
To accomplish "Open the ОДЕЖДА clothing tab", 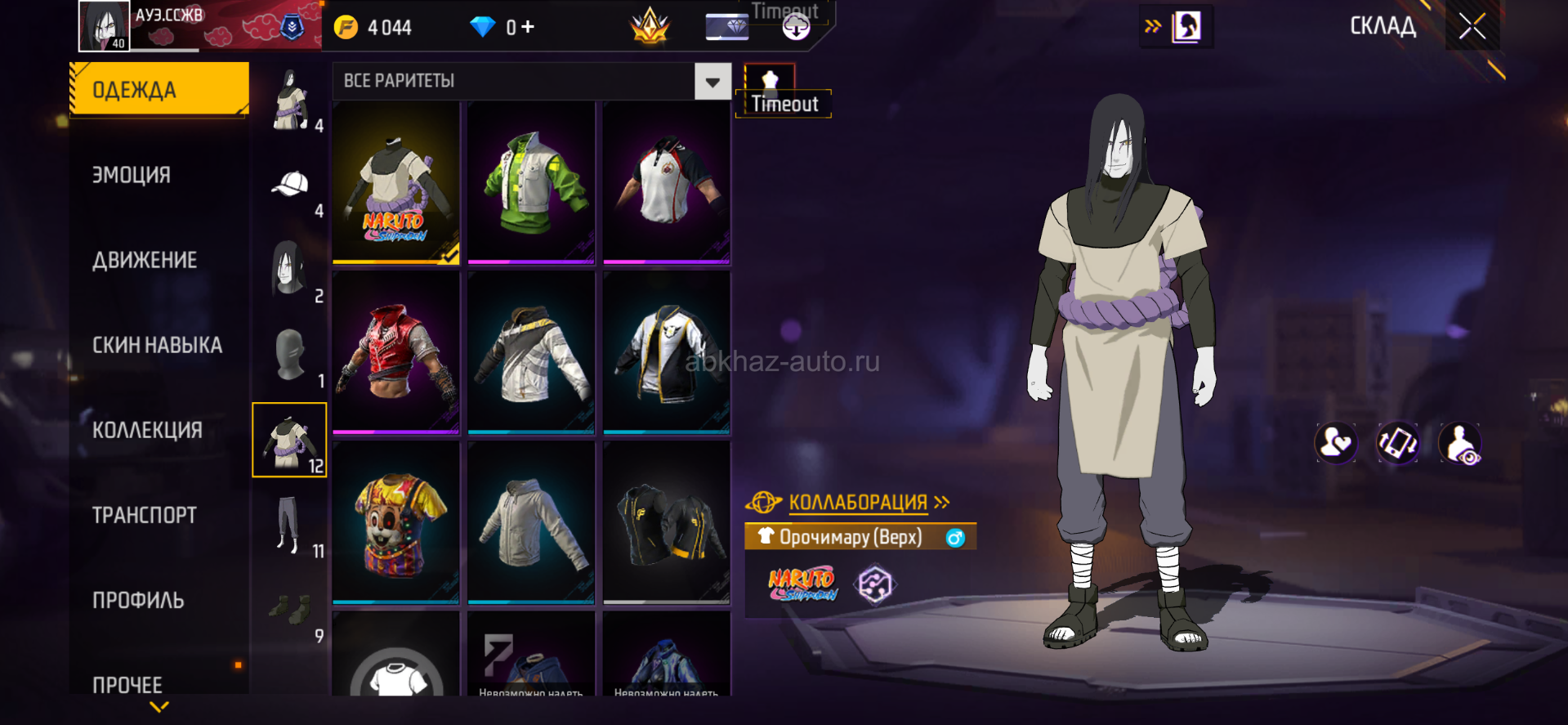I will (159, 89).
